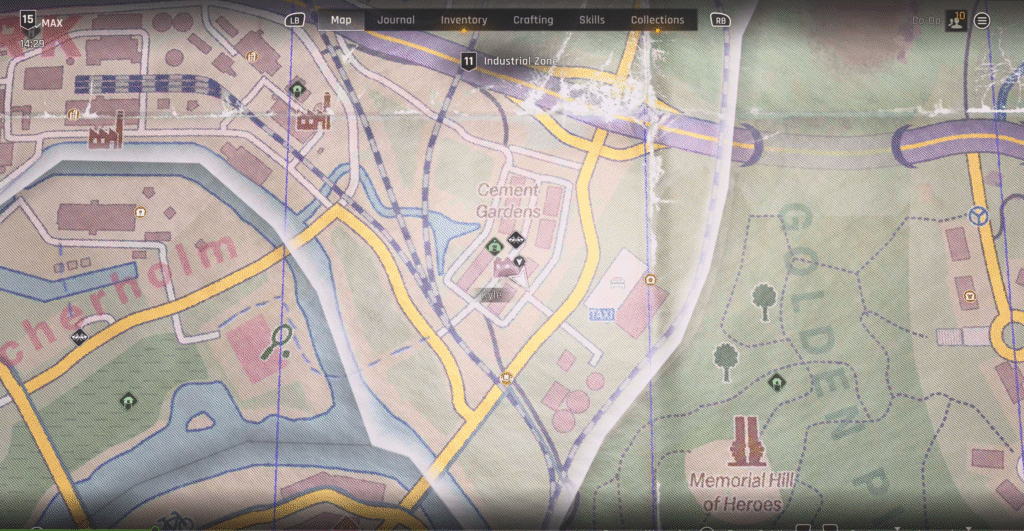Image resolution: width=1024 pixels, height=531 pixels.
Task: Pick the steering wheel vehicle marker
Action: (x=979, y=214)
